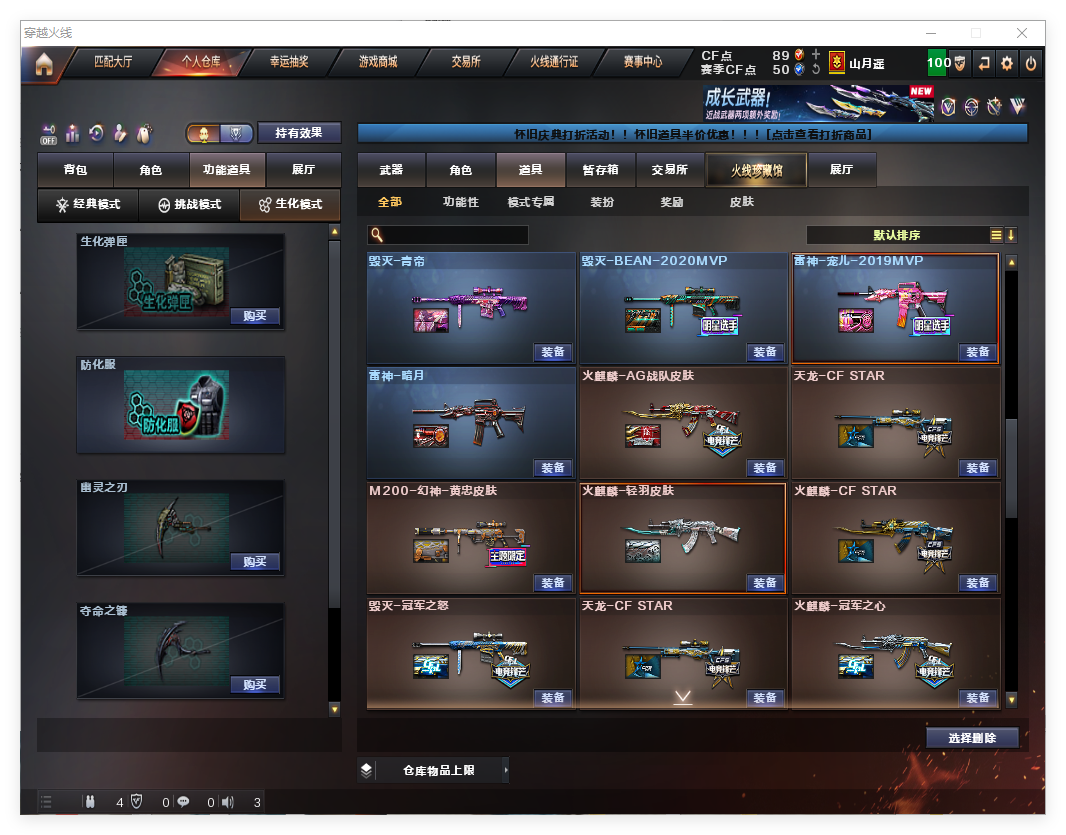Click the 持有效果 button
The width and height of the screenshot is (1066, 835).
tap(299, 133)
